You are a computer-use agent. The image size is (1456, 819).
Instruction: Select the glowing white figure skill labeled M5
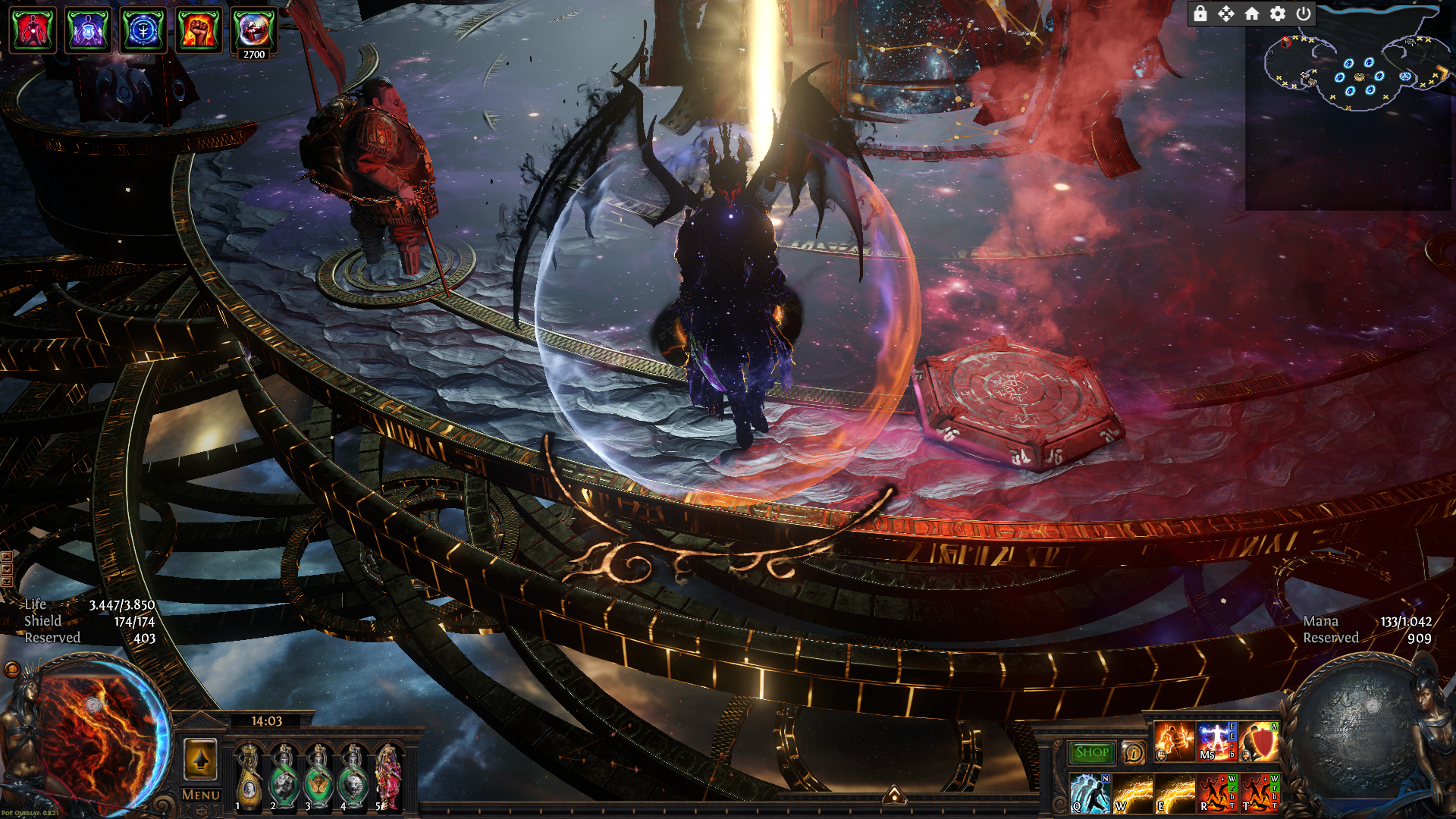1216,741
